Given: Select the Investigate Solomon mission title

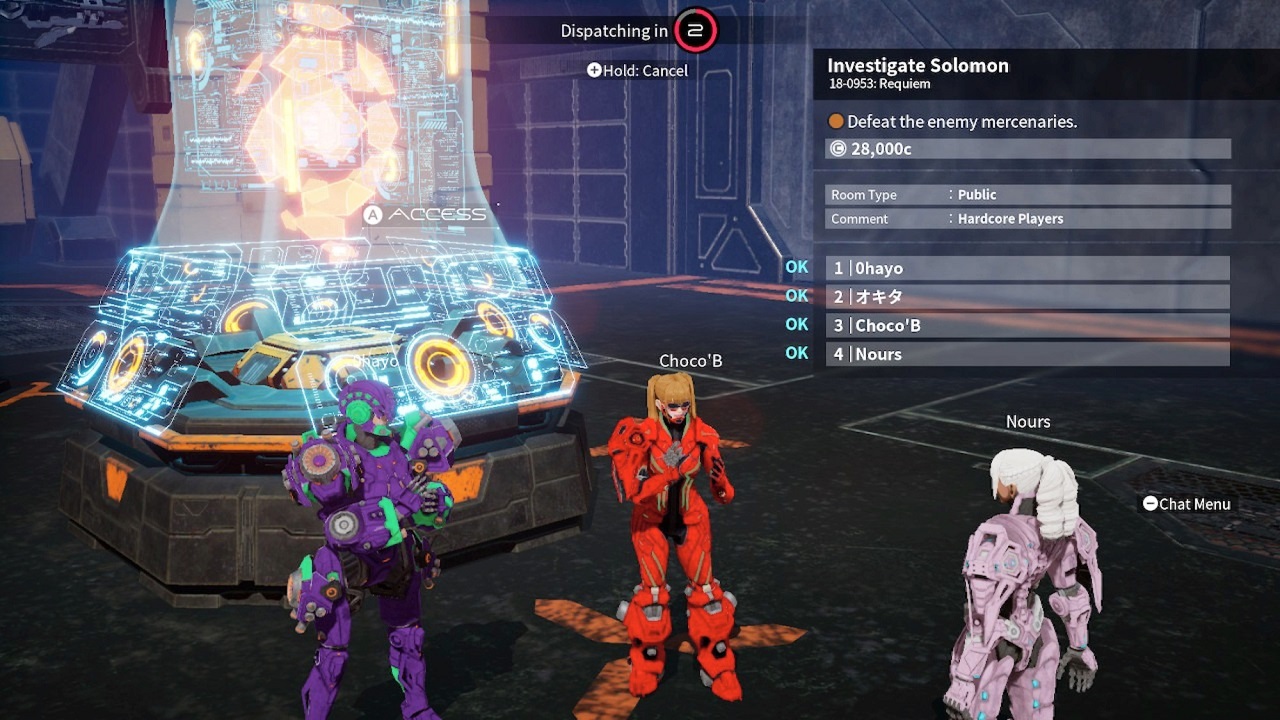Looking at the screenshot, I should click(x=917, y=66).
